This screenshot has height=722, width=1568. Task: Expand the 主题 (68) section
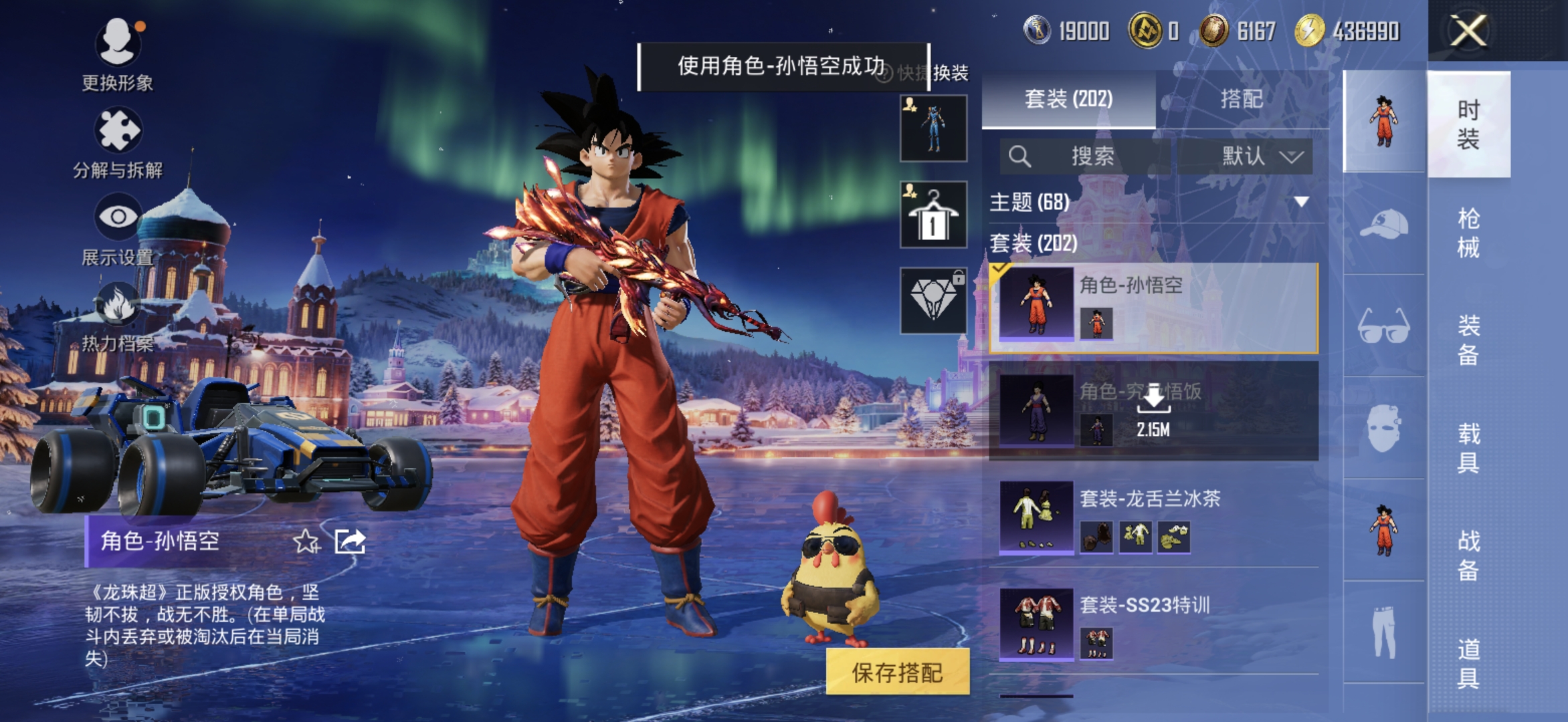tap(1300, 202)
